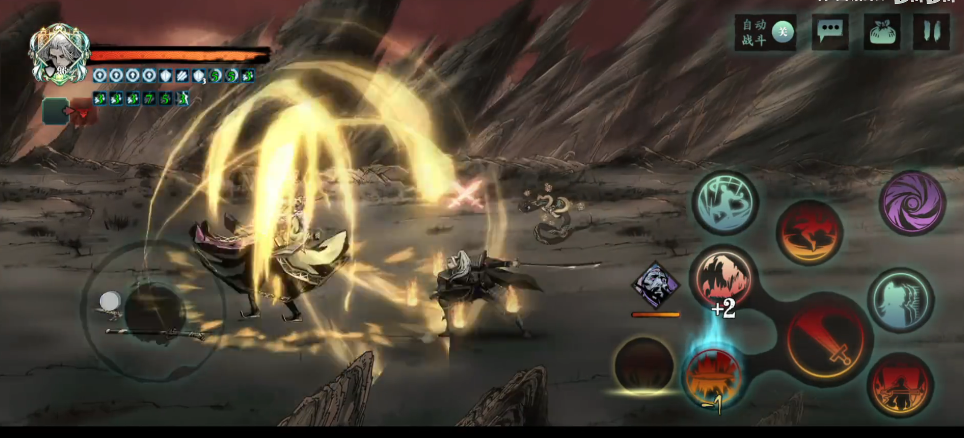Screen dimensions: 964x438
Task: Cast the red leaping kick skill
Action: 809,233
